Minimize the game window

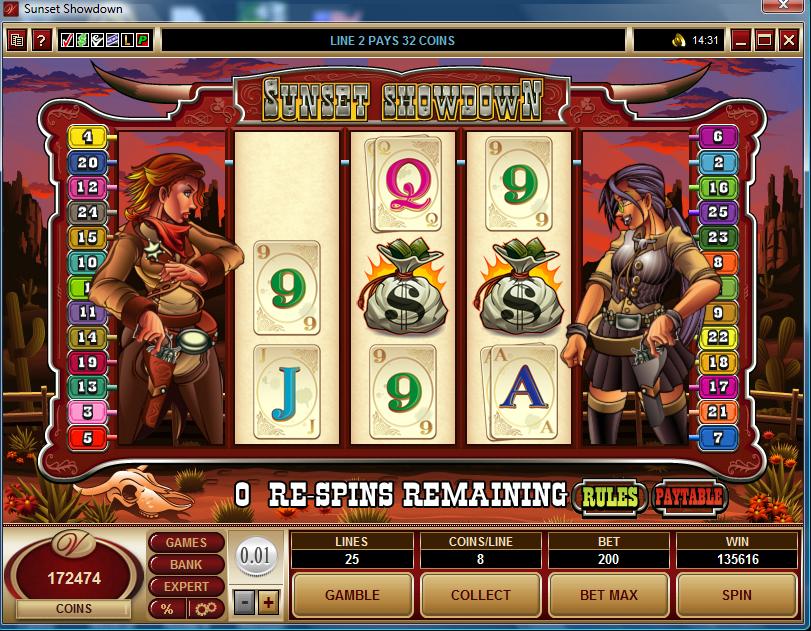click(x=741, y=41)
